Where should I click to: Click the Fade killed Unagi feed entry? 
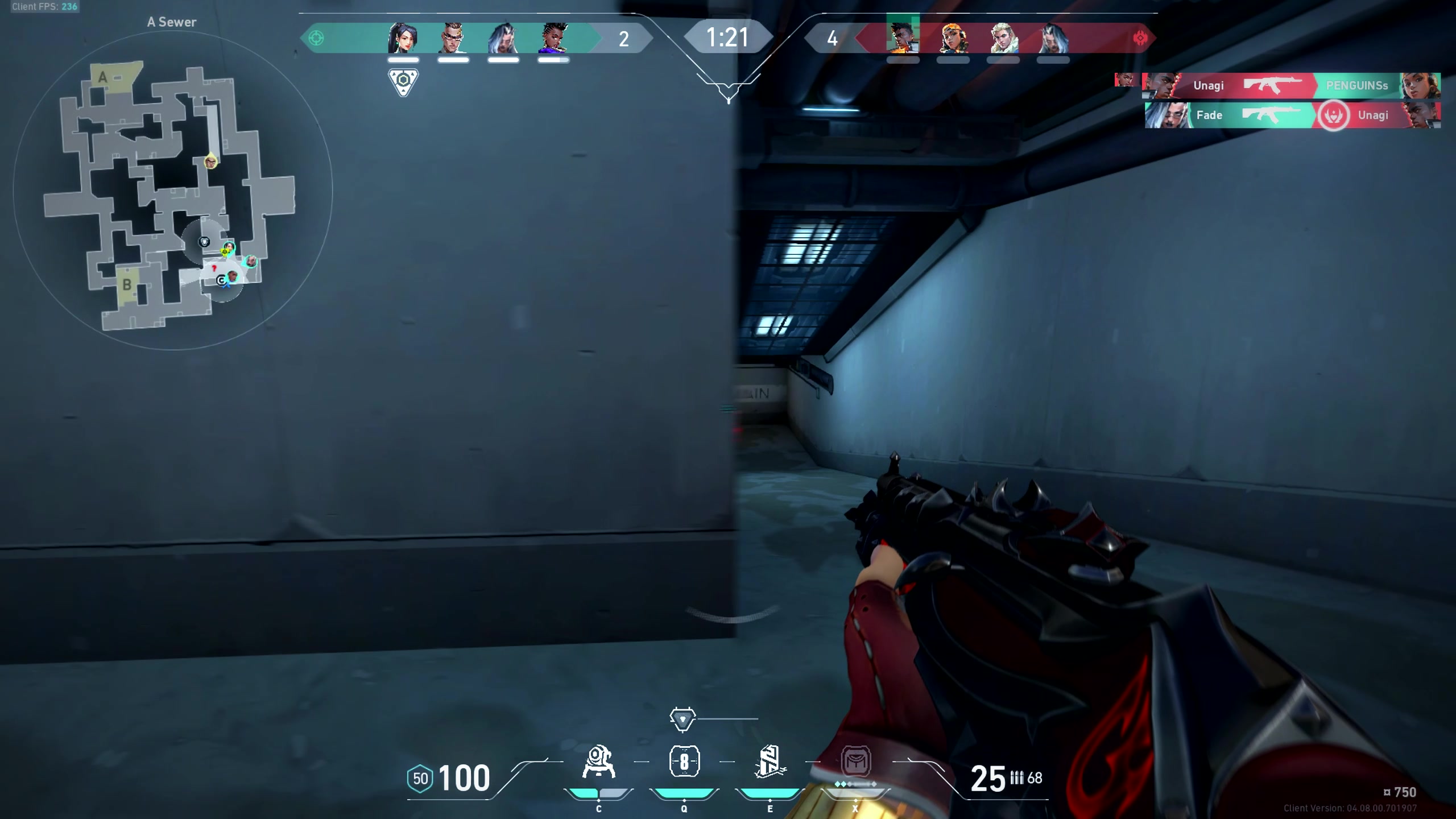(1292, 115)
